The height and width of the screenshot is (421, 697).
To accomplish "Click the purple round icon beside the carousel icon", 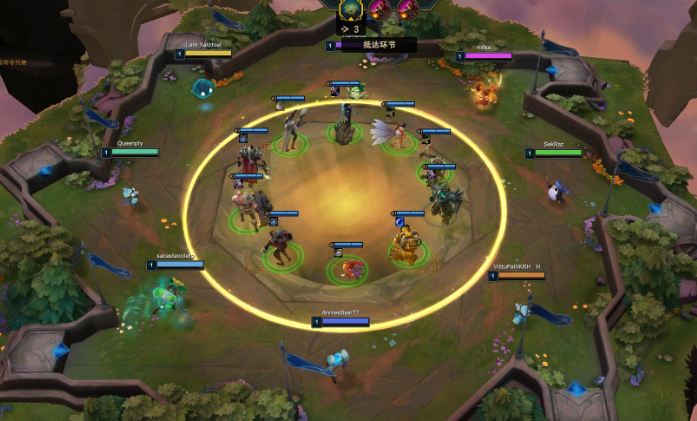I will tap(381, 10).
